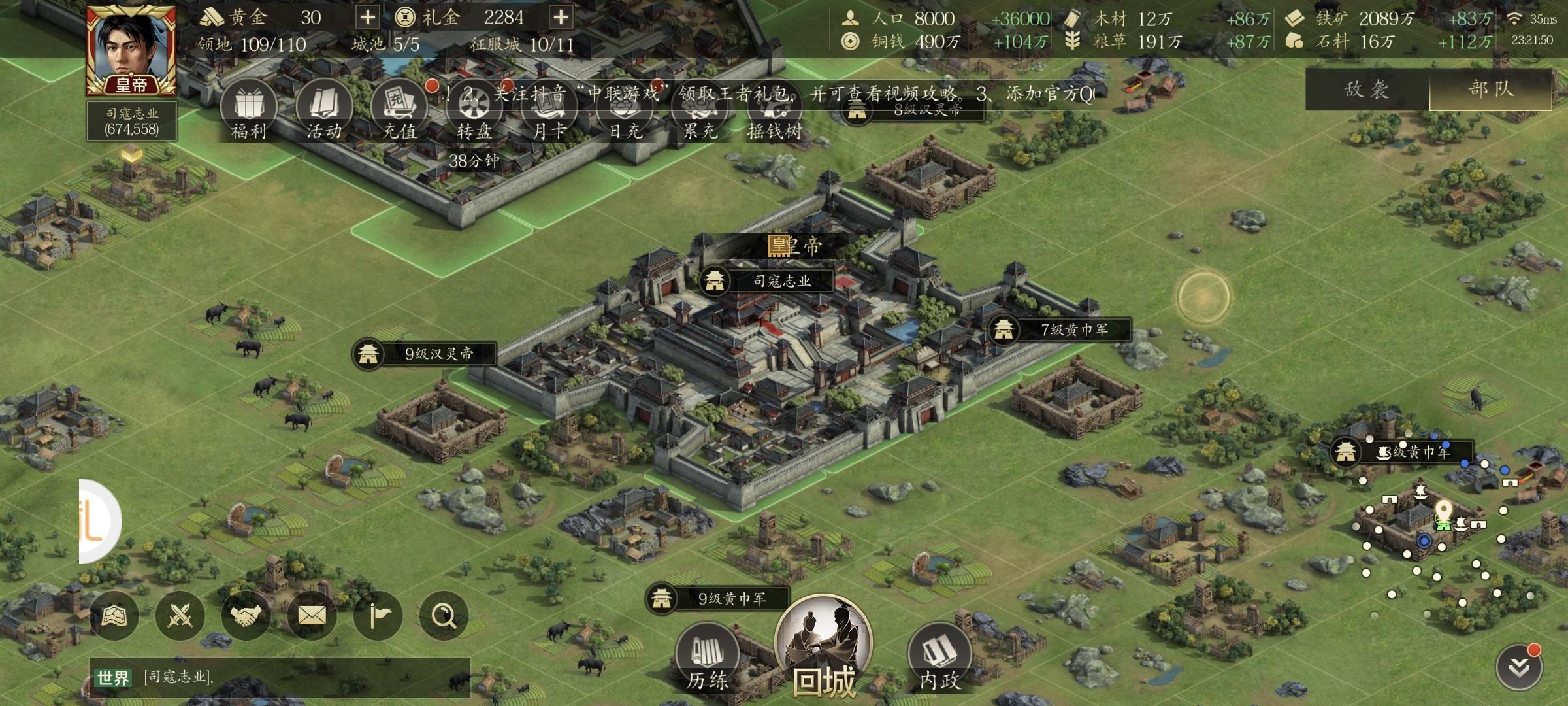The width and height of the screenshot is (1568, 706).
Task: Open the envelope mail inbox
Action: (x=312, y=616)
